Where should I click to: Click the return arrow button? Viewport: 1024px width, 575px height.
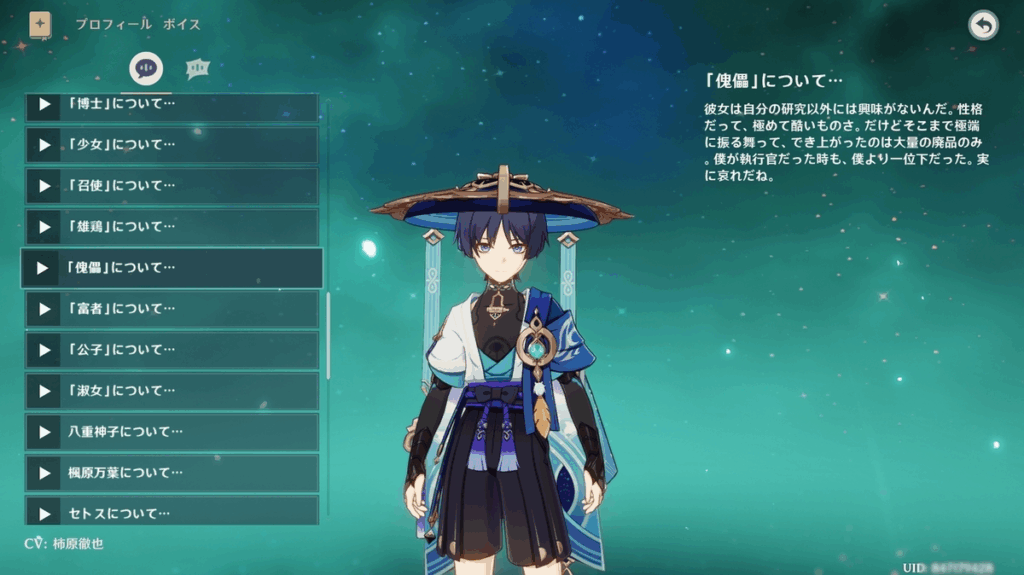(983, 26)
